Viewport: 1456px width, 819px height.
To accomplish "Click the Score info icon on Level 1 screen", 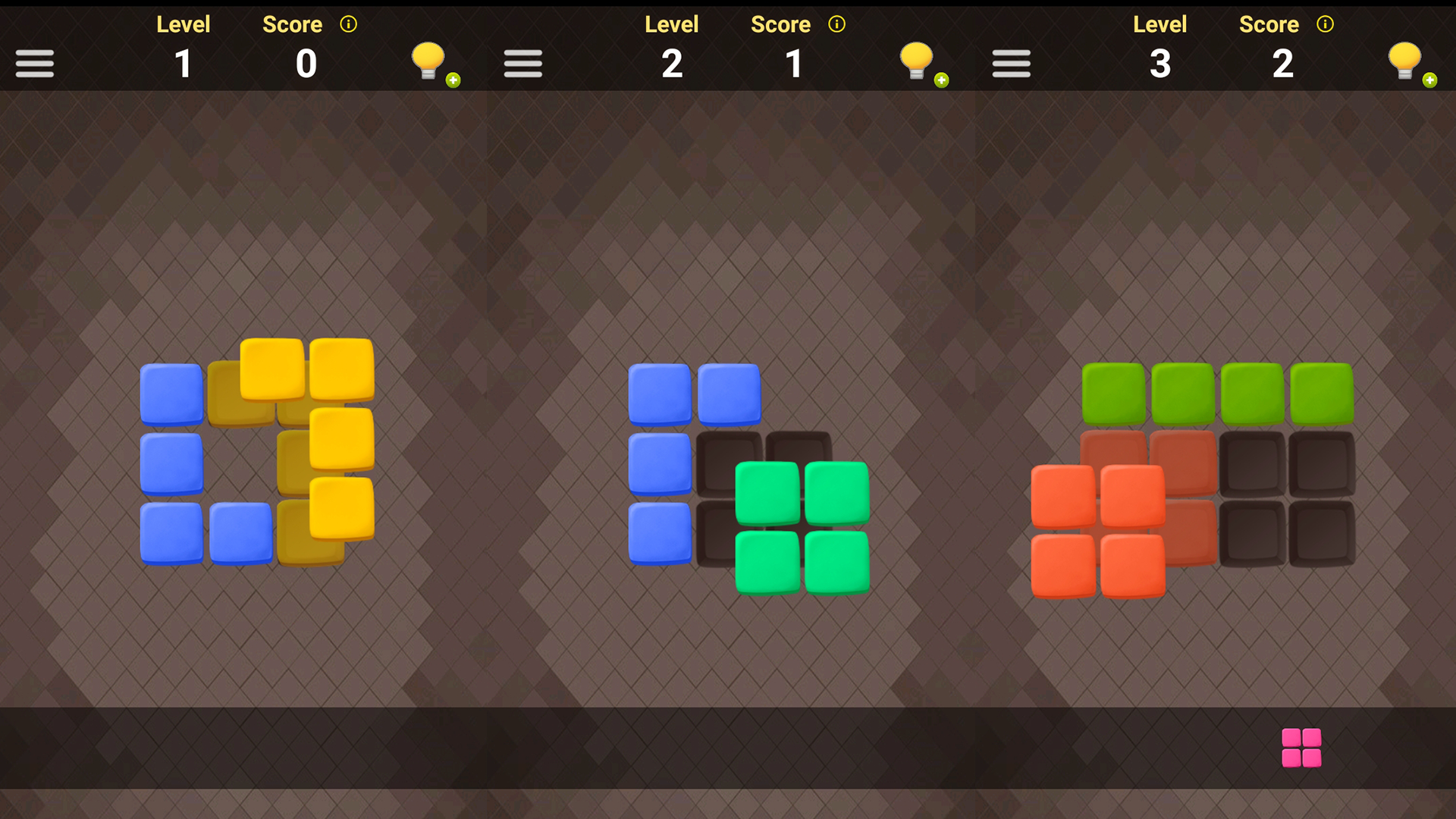I will [x=349, y=24].
